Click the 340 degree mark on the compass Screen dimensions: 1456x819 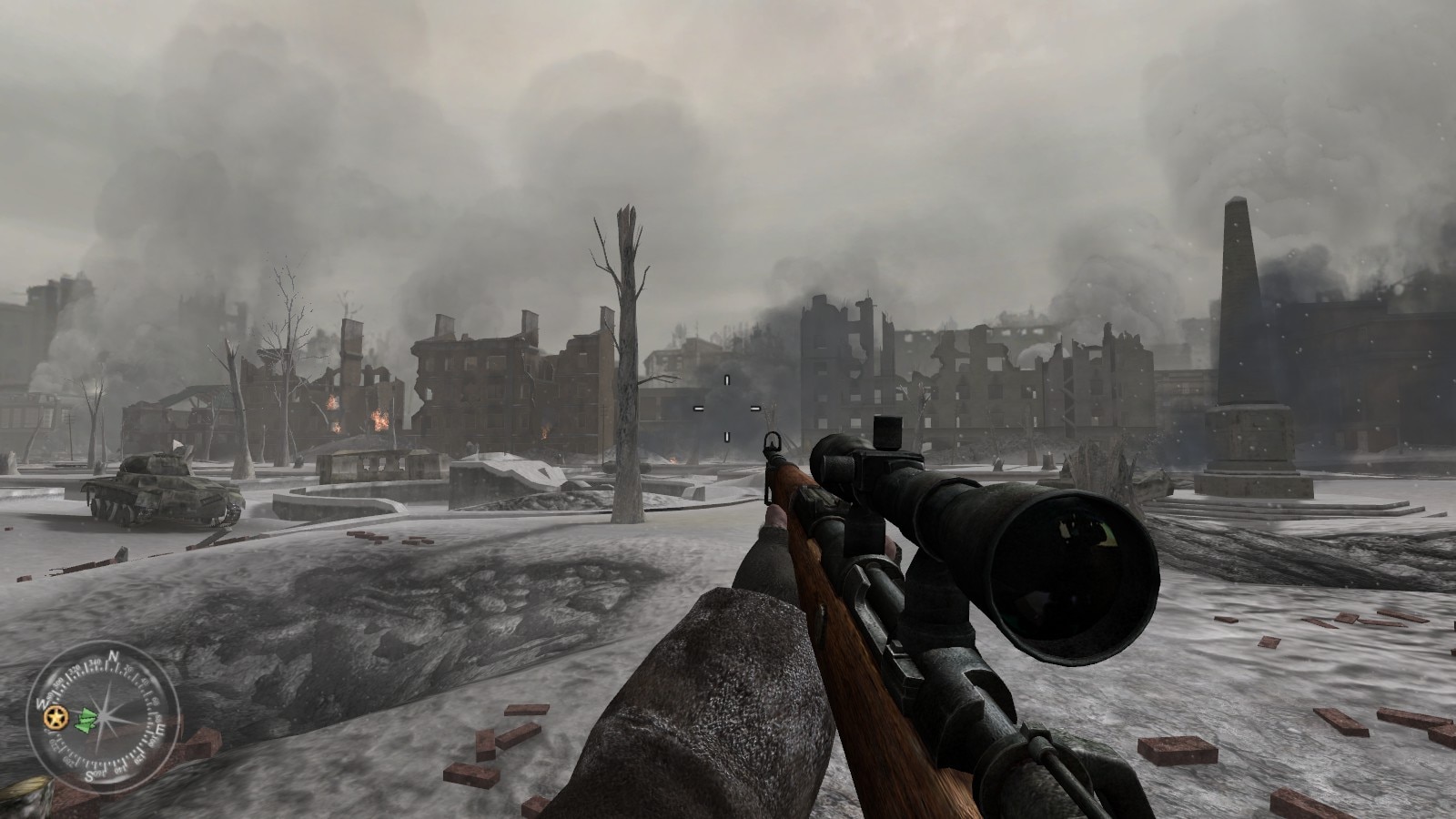(96, 664)
